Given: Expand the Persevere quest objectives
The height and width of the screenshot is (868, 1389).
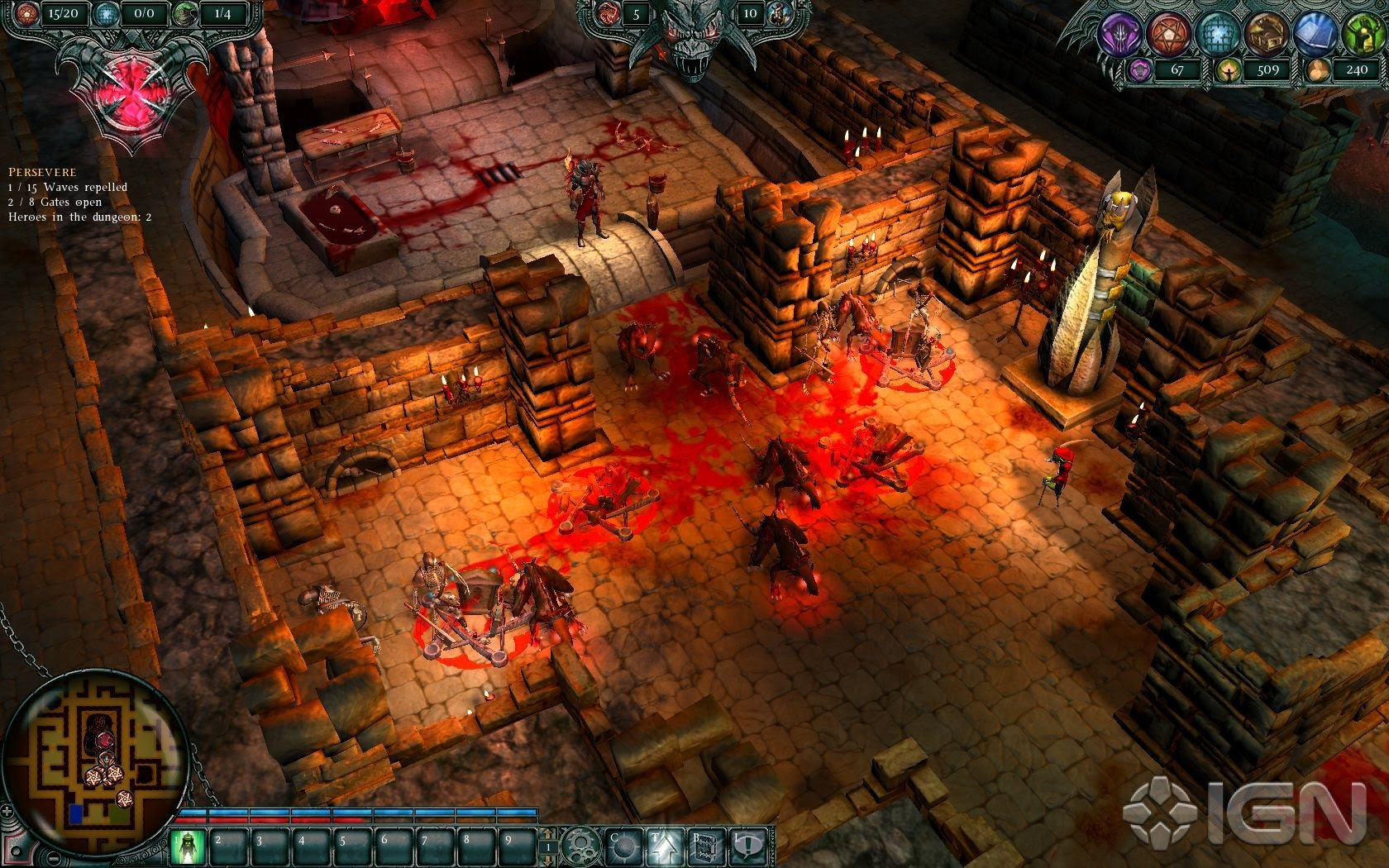Looking at the screenshot, I should point(41,172).
